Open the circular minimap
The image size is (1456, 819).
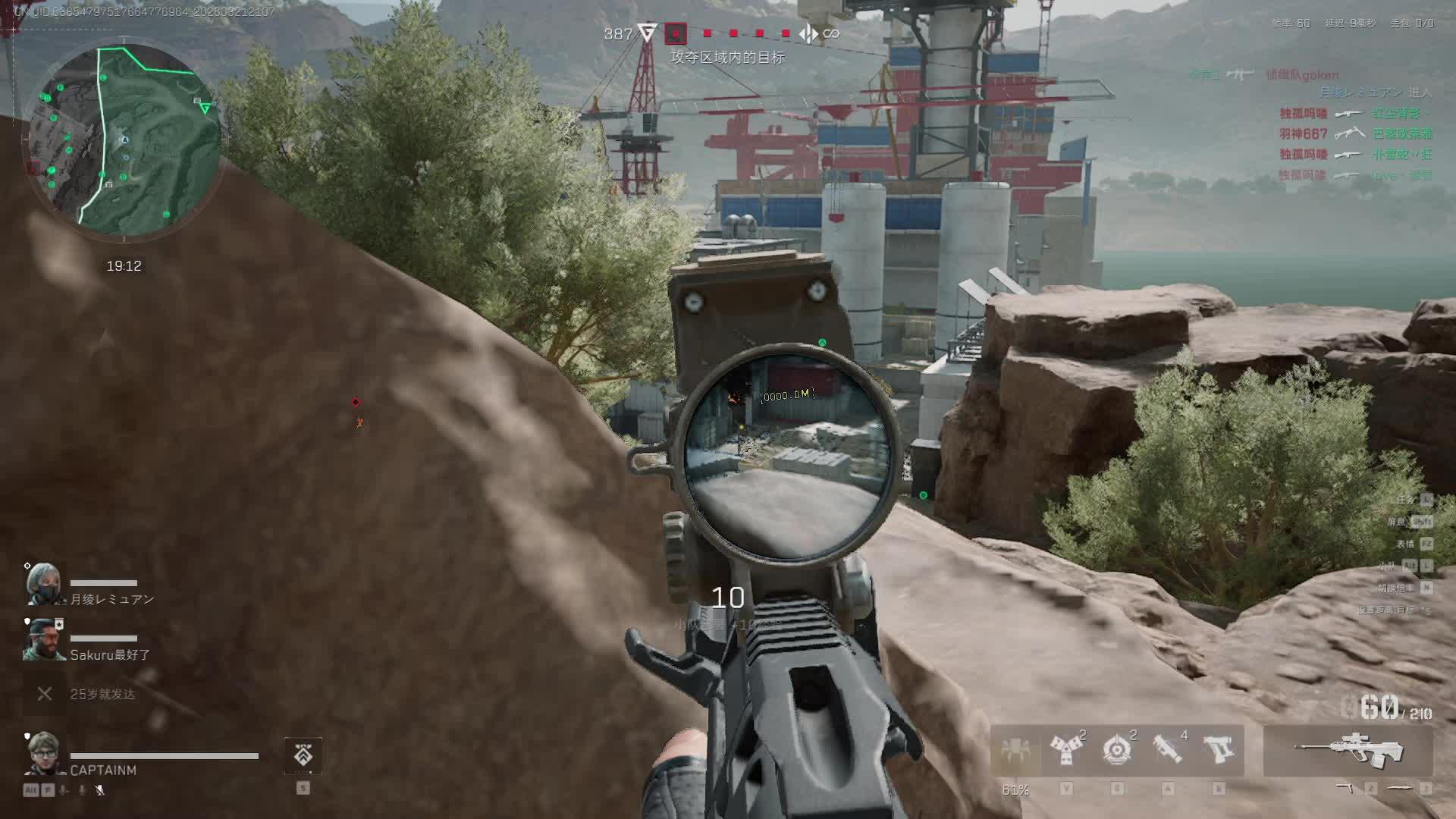(125, 141)
